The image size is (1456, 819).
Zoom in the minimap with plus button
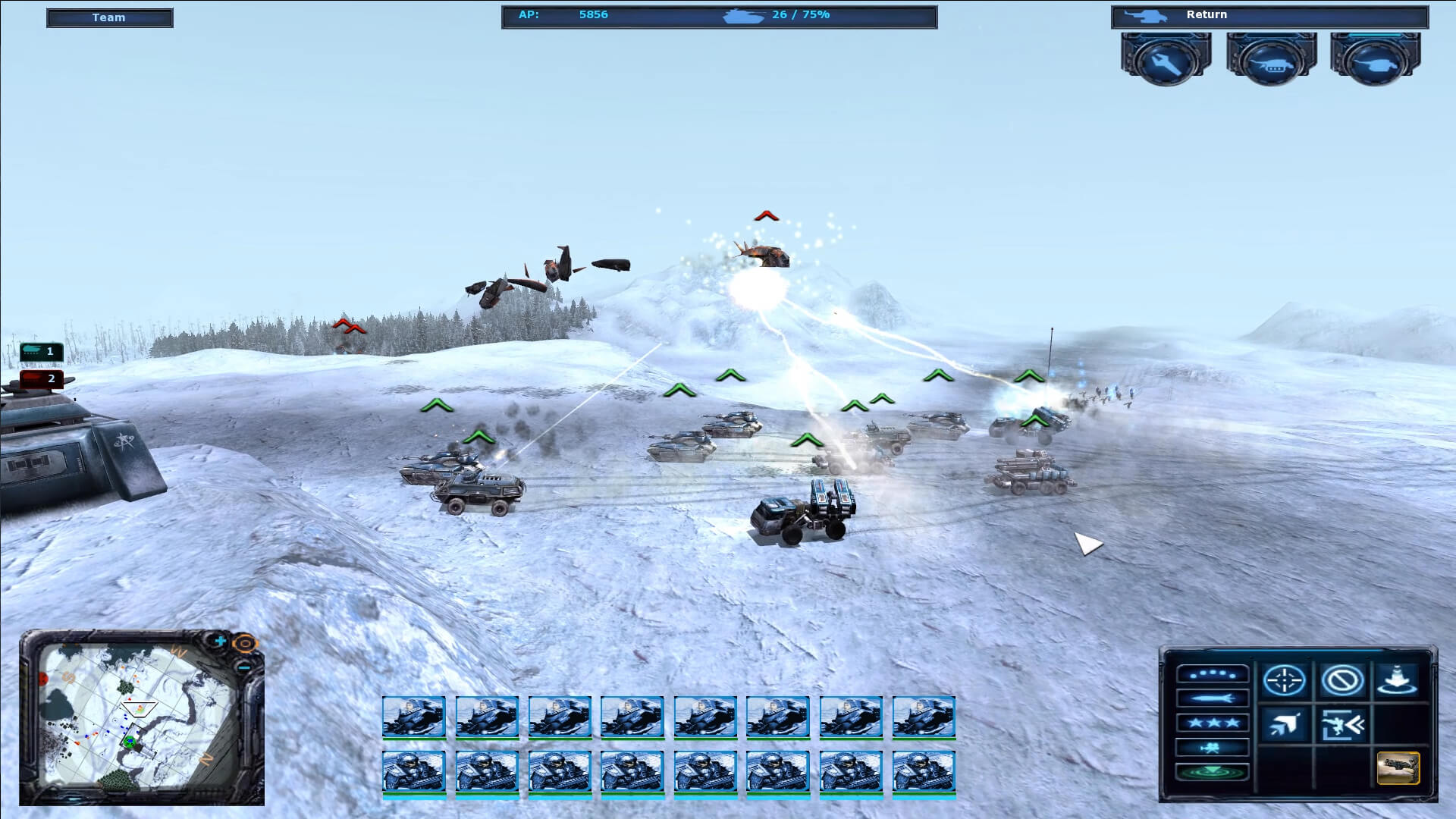(x=220, y=642)
